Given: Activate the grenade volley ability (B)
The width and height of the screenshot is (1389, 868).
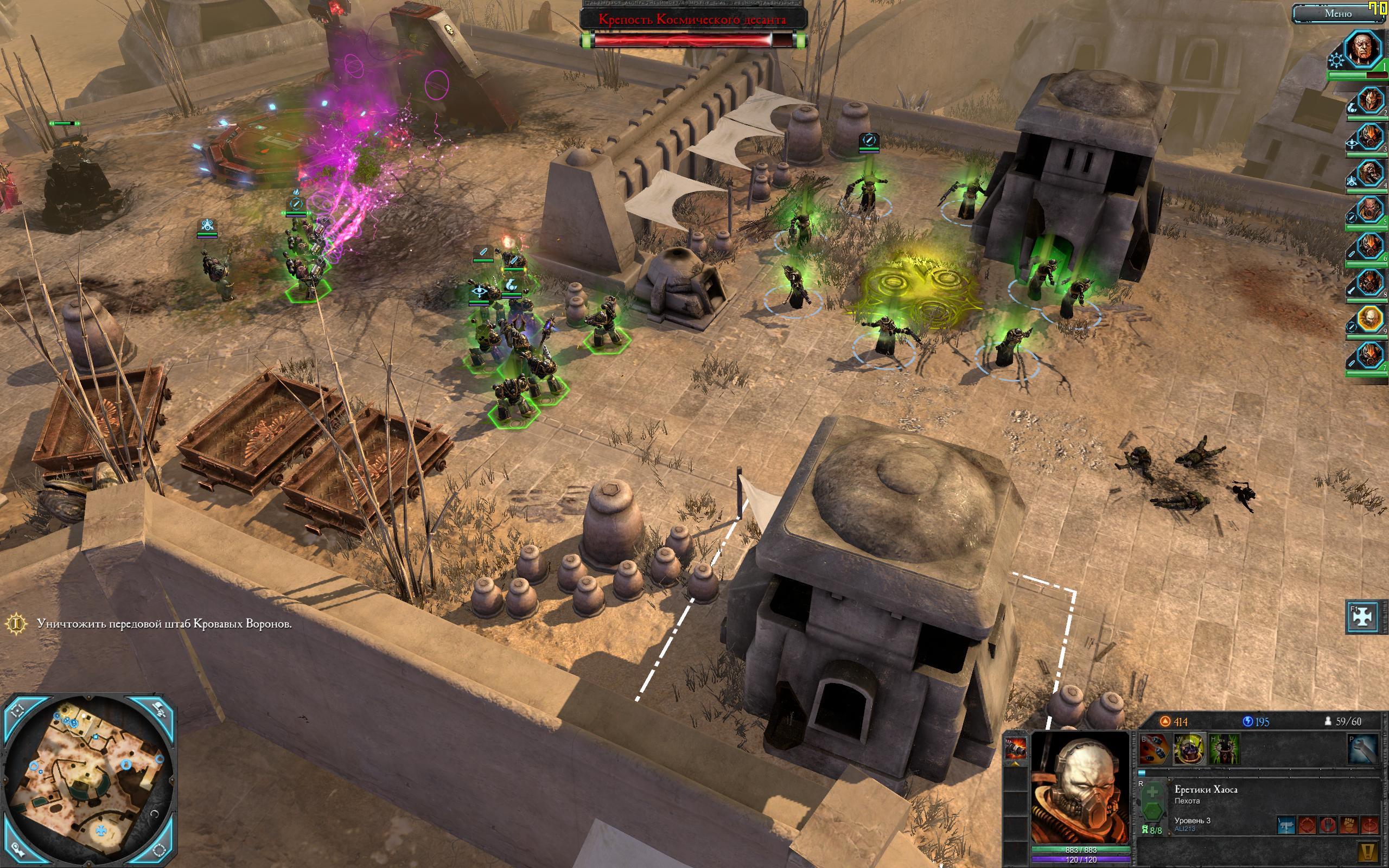Looking at the screenshot, I should point(1154,749).
